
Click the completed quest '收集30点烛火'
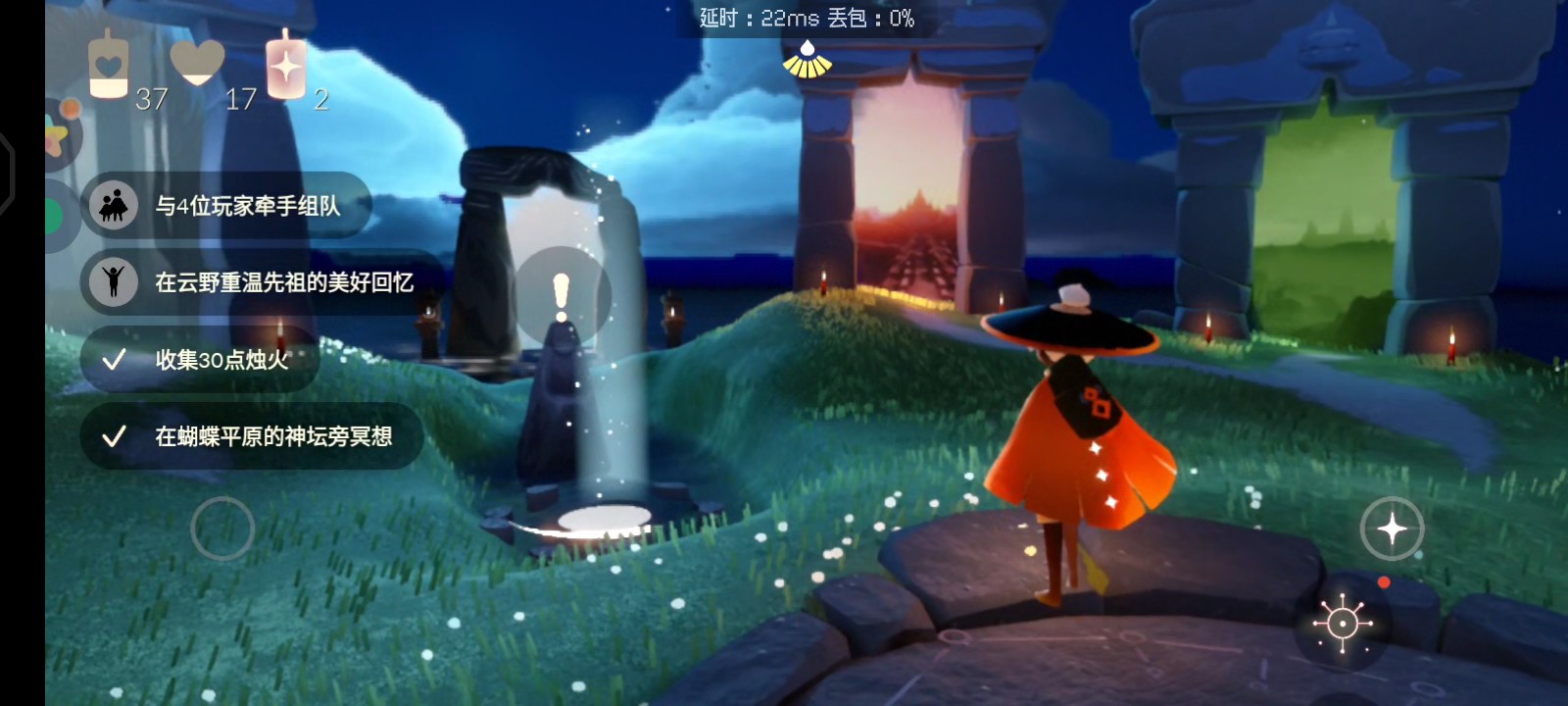point(221,360)
